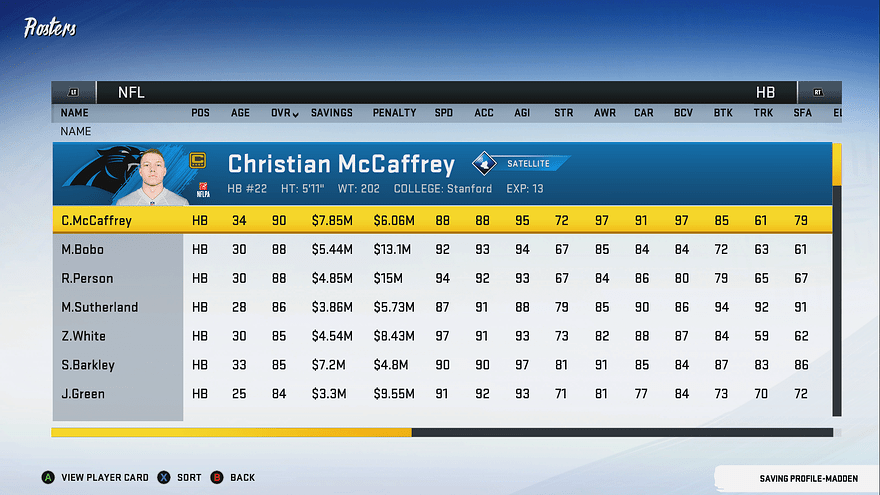Choose the R.Person player row

click(x=440, y=278)
